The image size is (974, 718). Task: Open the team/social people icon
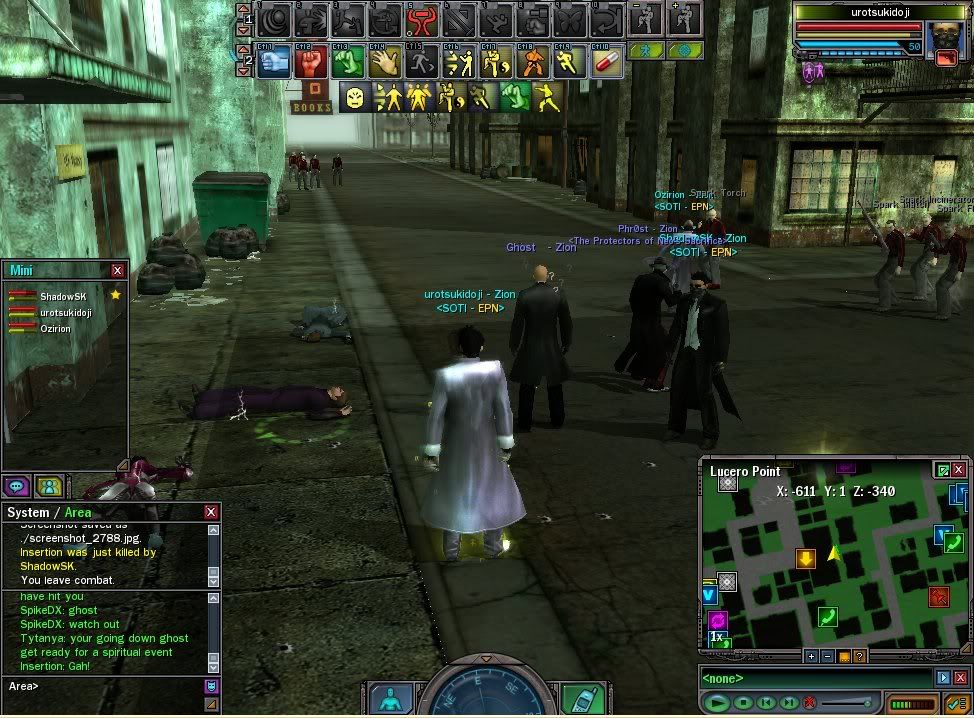[x=48, y=487]
